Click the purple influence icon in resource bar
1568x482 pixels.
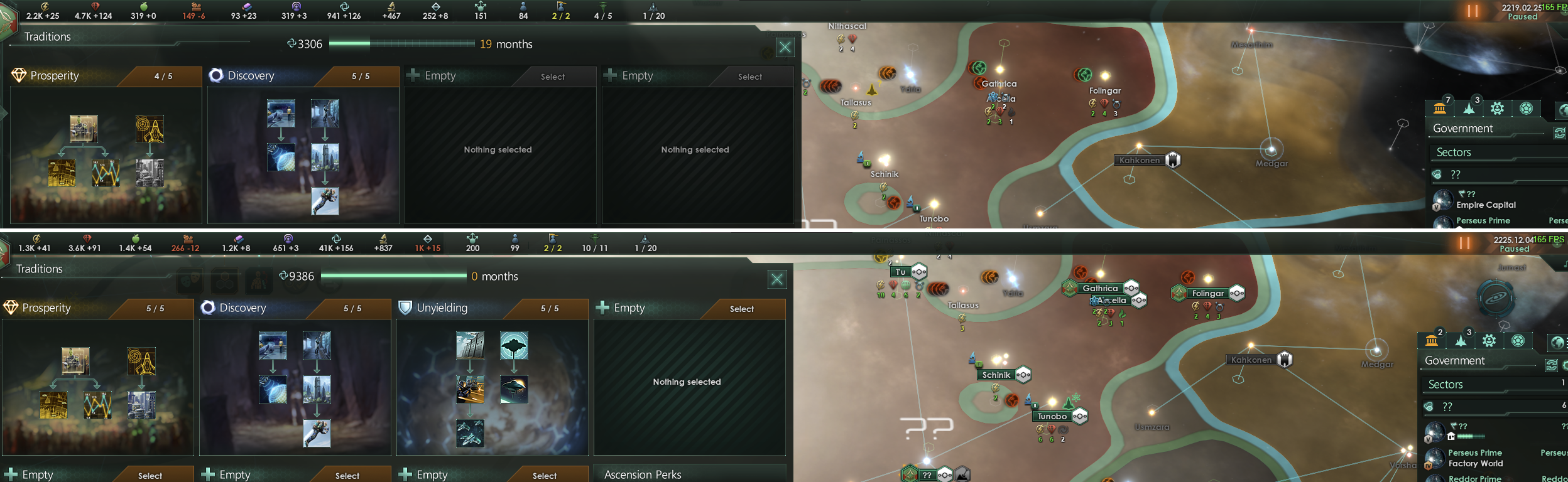click(296, 6)
